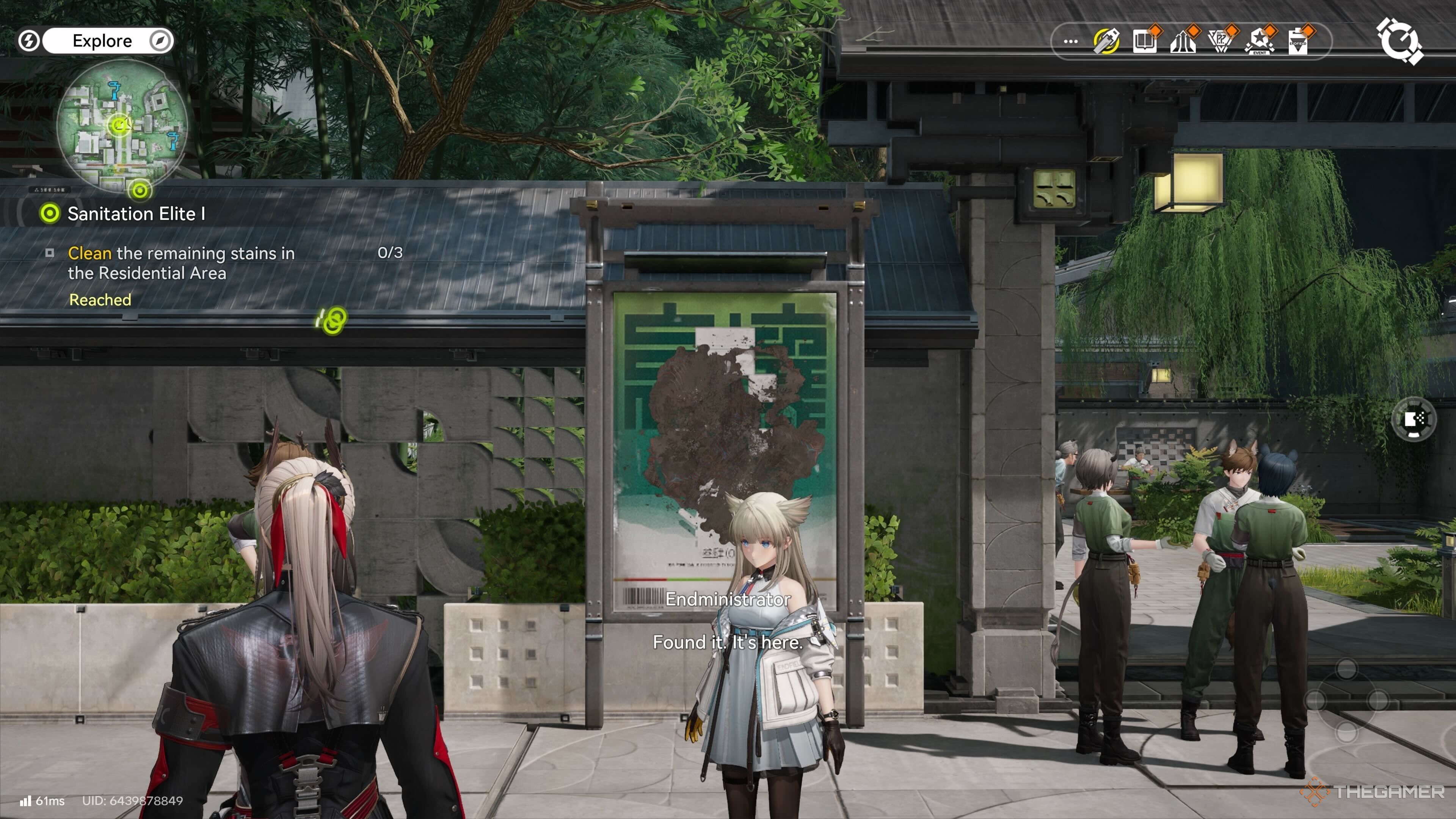
Task: Open the inverted triangle P.P. icon
Action: tap(1221, 41)
